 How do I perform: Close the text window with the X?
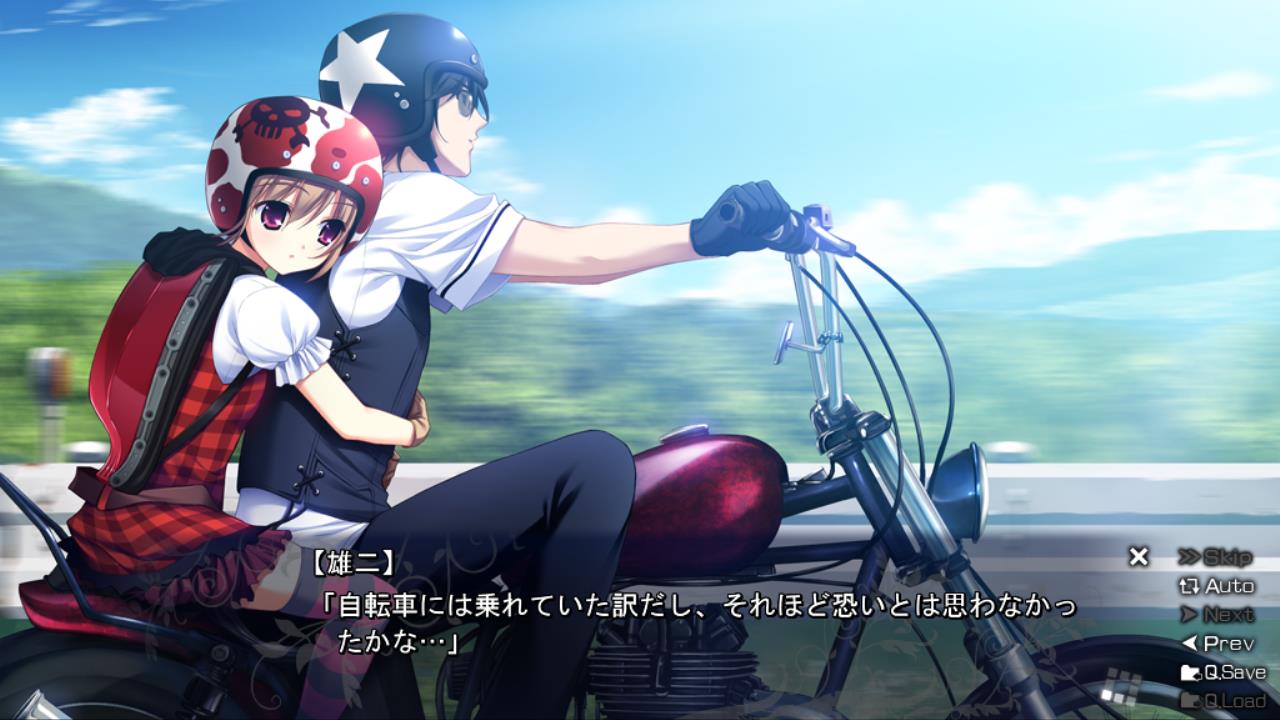coord(1138,557)
